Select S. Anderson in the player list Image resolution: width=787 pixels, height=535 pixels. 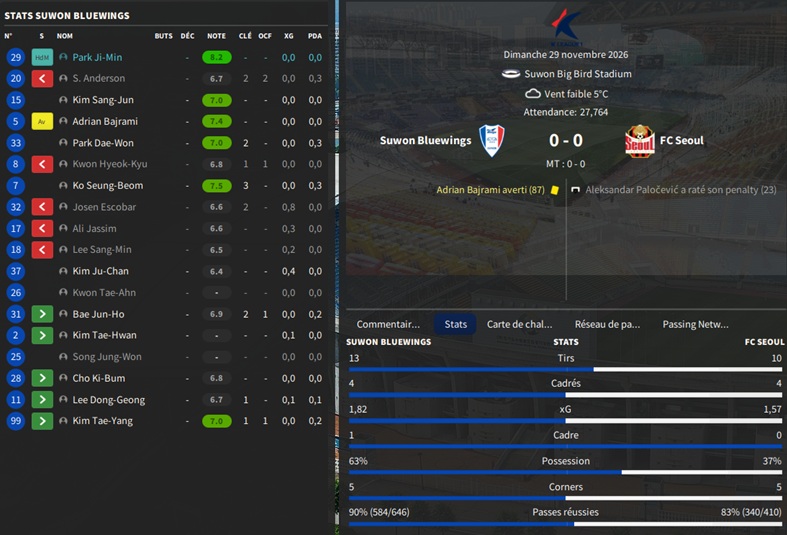pos(98,78)
